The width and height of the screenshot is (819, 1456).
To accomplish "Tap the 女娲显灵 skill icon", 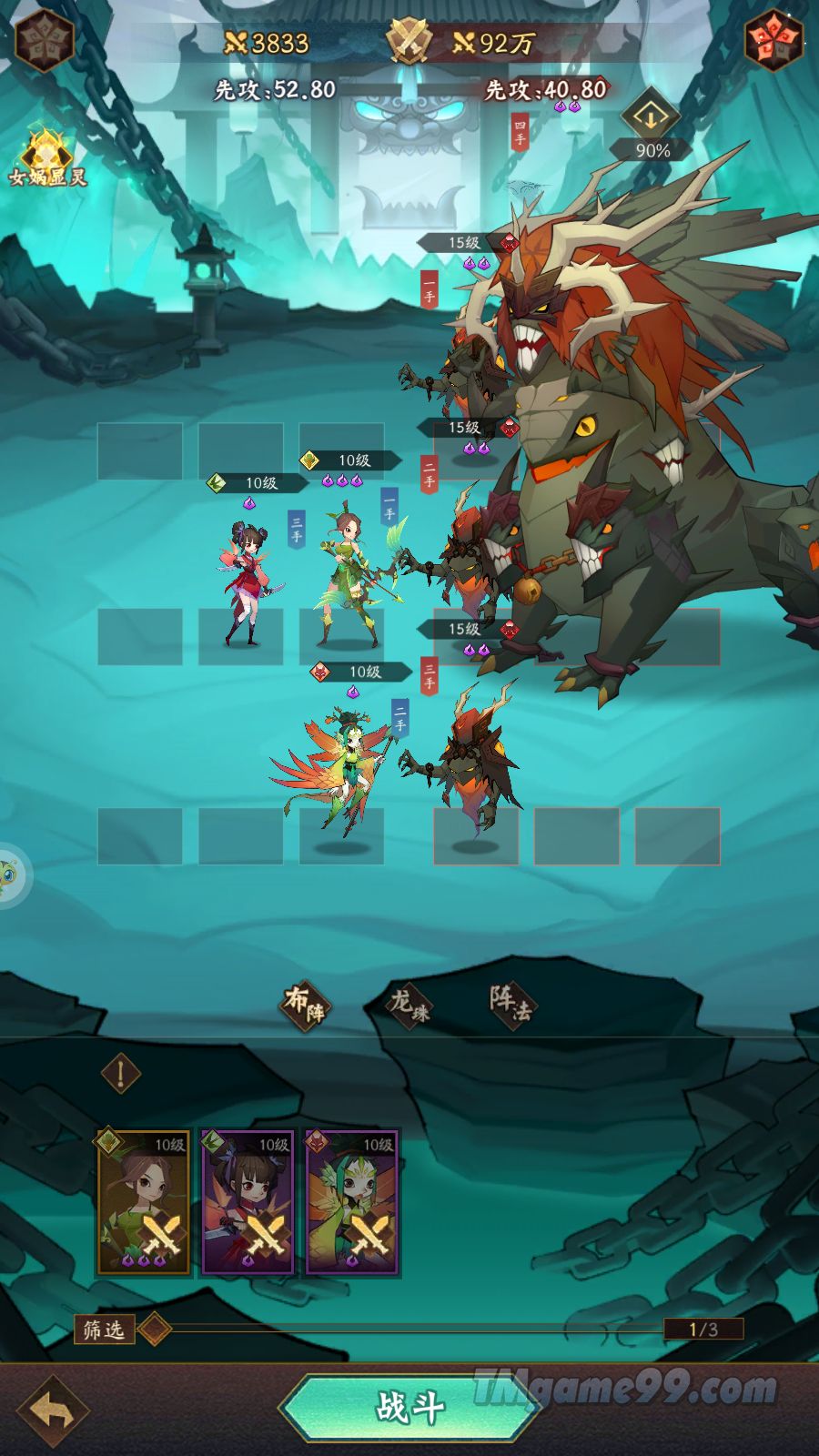I will pos(47,157).
